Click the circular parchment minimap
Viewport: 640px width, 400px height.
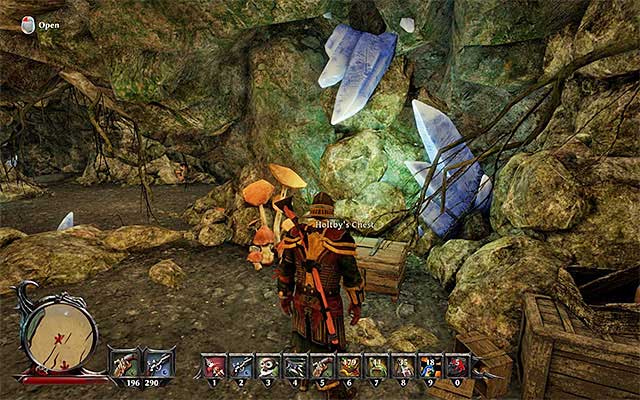[58, 332]
